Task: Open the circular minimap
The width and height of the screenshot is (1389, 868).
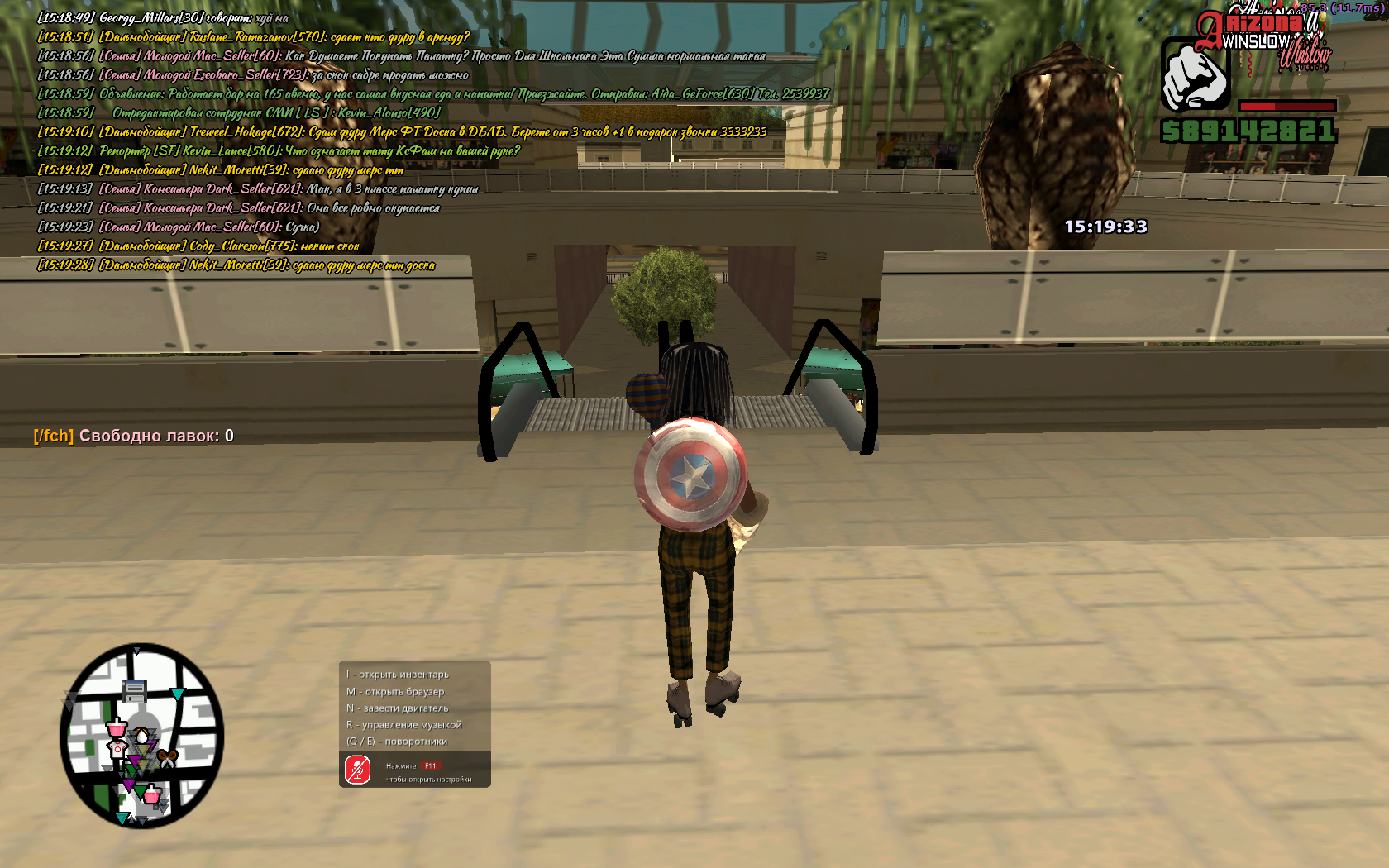Action: pyautogui.click(x=141, y=736)
